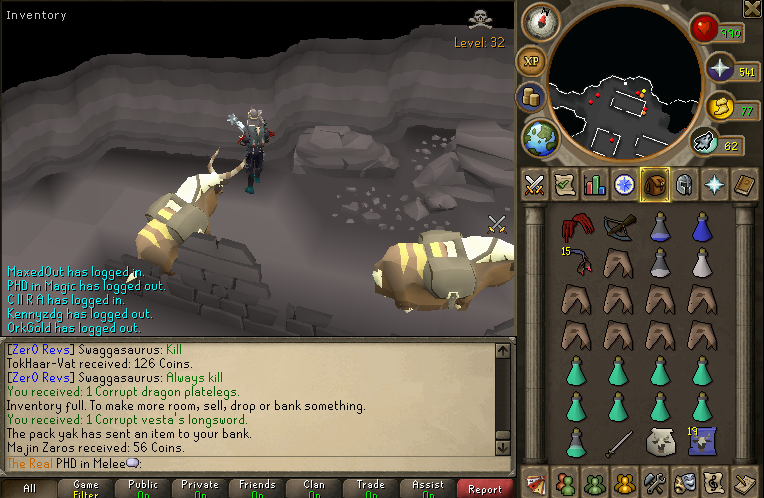Switch to the All chat tab
The width and height of the screenshot is (764, 498).
click(30, 488)
